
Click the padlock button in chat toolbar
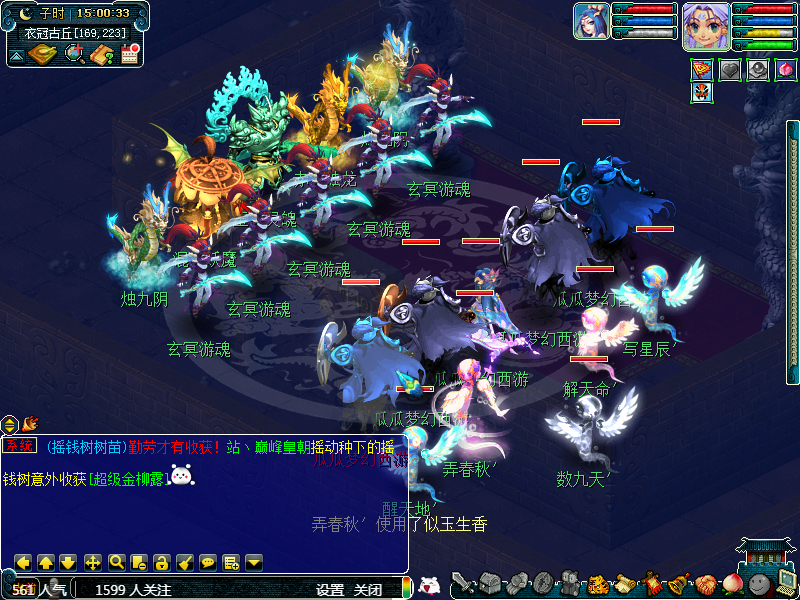pos(161,562)
